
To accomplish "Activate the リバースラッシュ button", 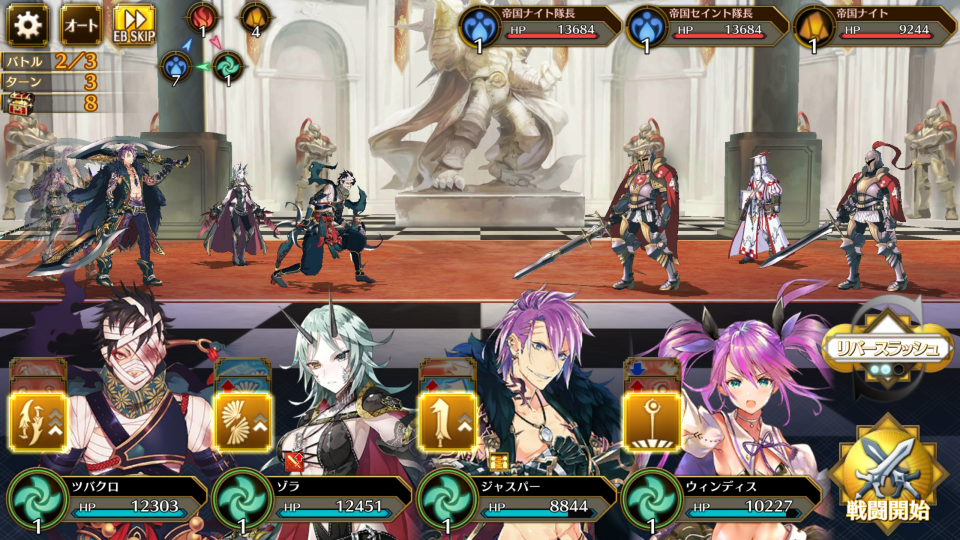I will [x=887, y=348].
